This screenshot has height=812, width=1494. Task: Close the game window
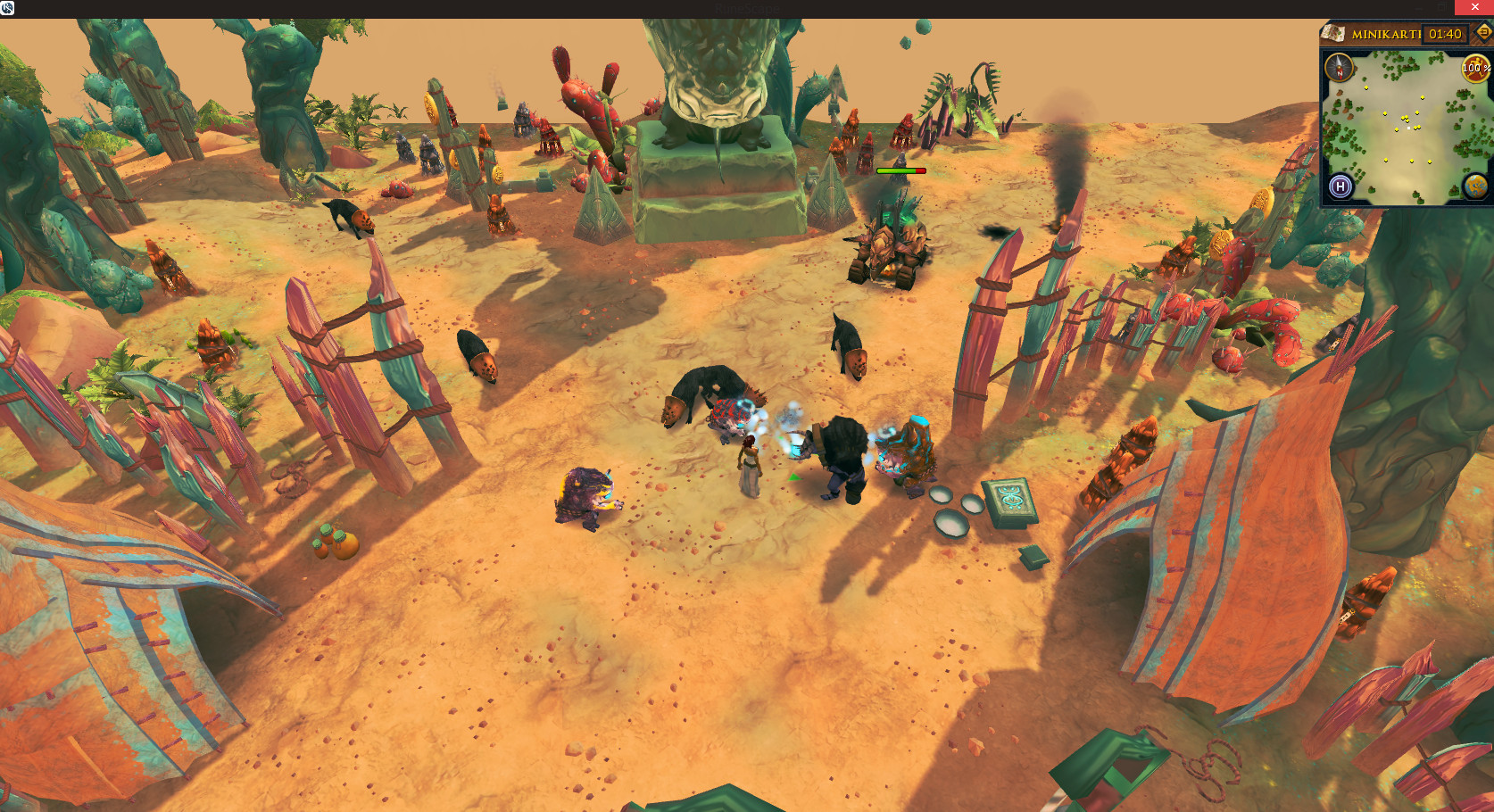[1474, 7]
